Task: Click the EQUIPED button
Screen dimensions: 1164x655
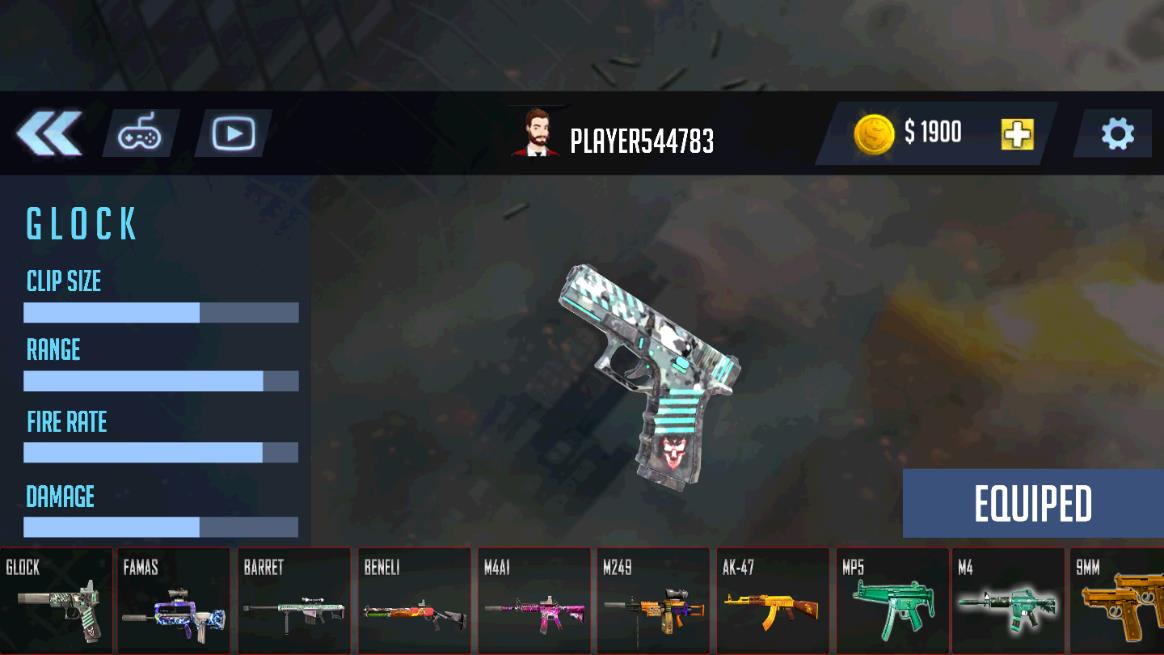Action: coord(1033,504)
